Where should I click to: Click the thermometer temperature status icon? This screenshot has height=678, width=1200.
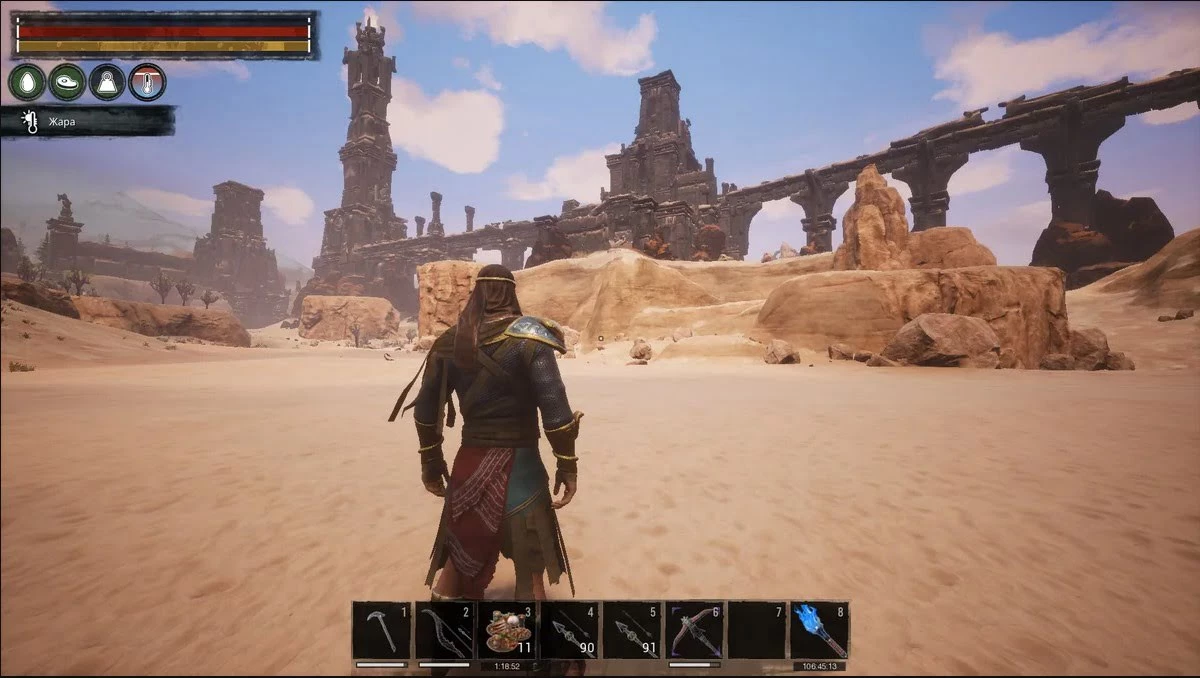point(147,82)
